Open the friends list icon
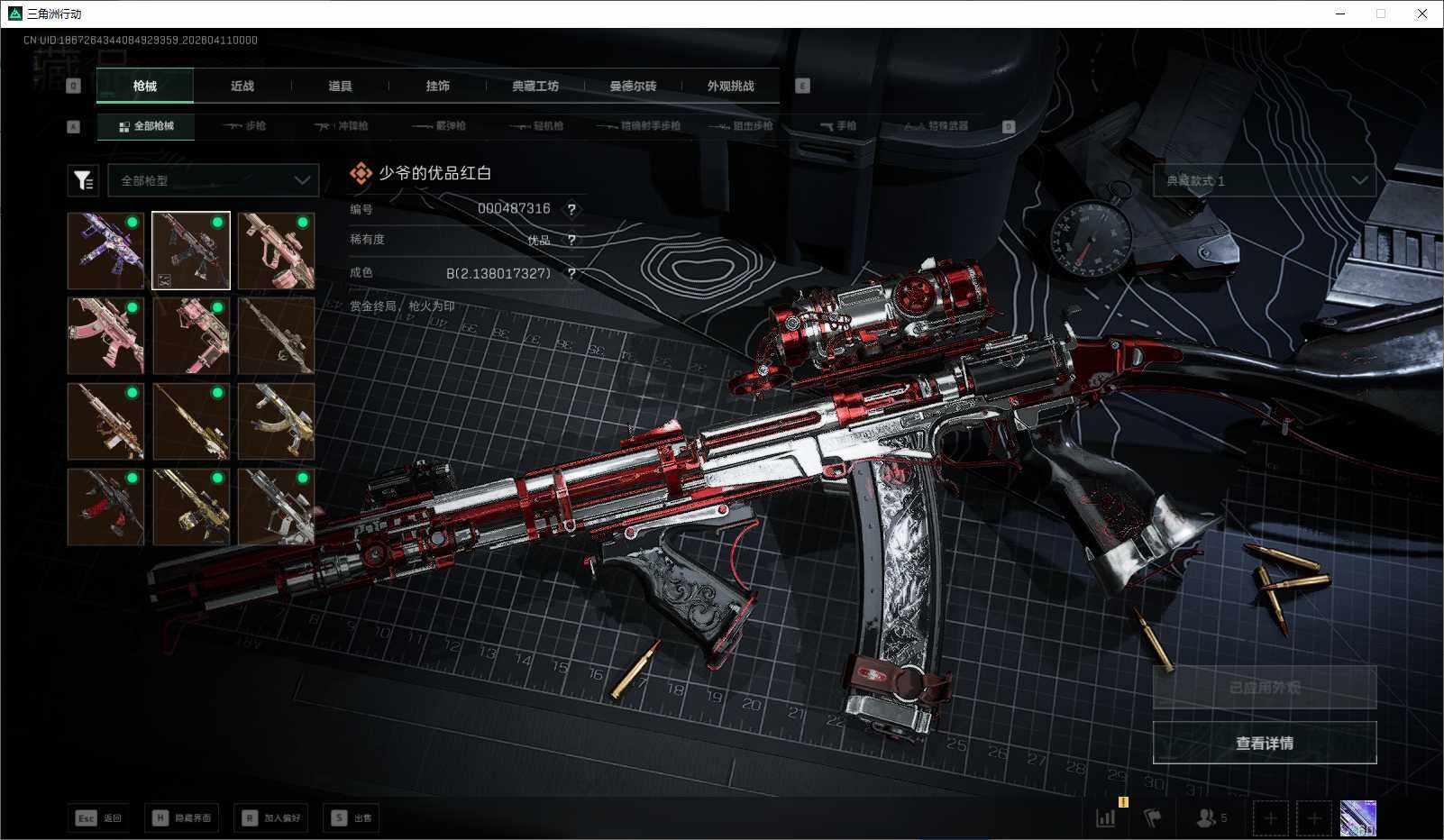The image size is (1444, 840). click(1210, 817)
